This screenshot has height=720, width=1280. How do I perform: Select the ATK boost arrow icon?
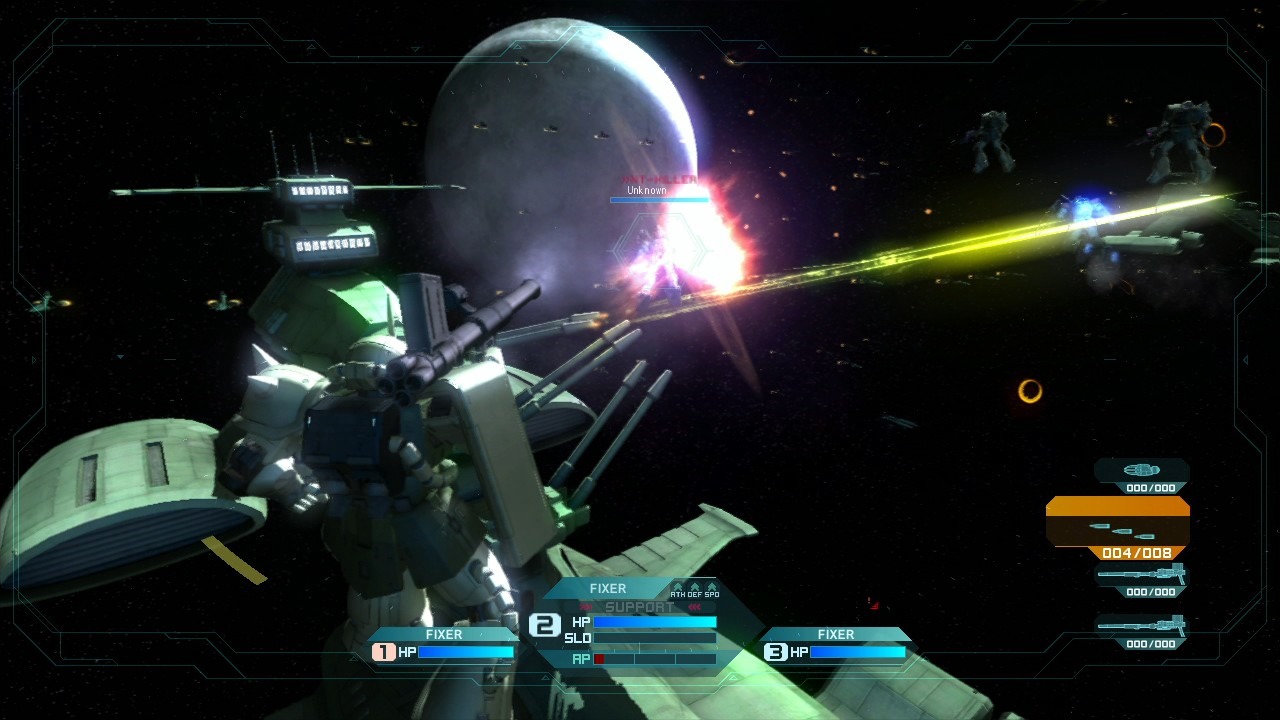[x=678, y=589]
